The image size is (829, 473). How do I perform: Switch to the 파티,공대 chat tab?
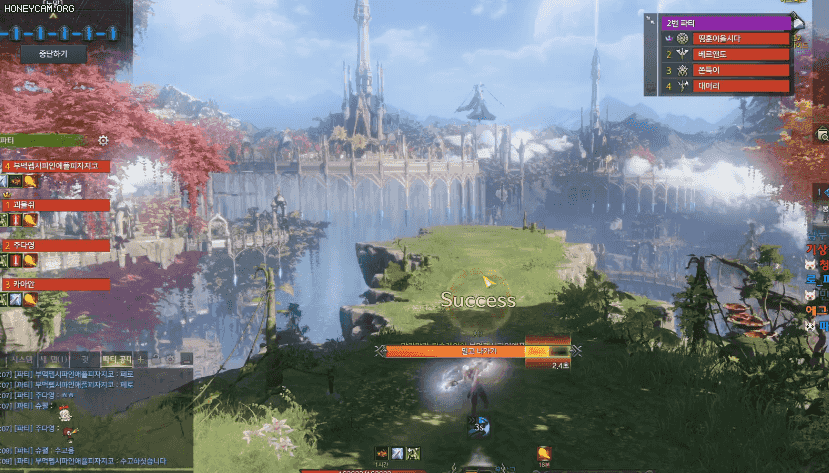click(118, 358)
